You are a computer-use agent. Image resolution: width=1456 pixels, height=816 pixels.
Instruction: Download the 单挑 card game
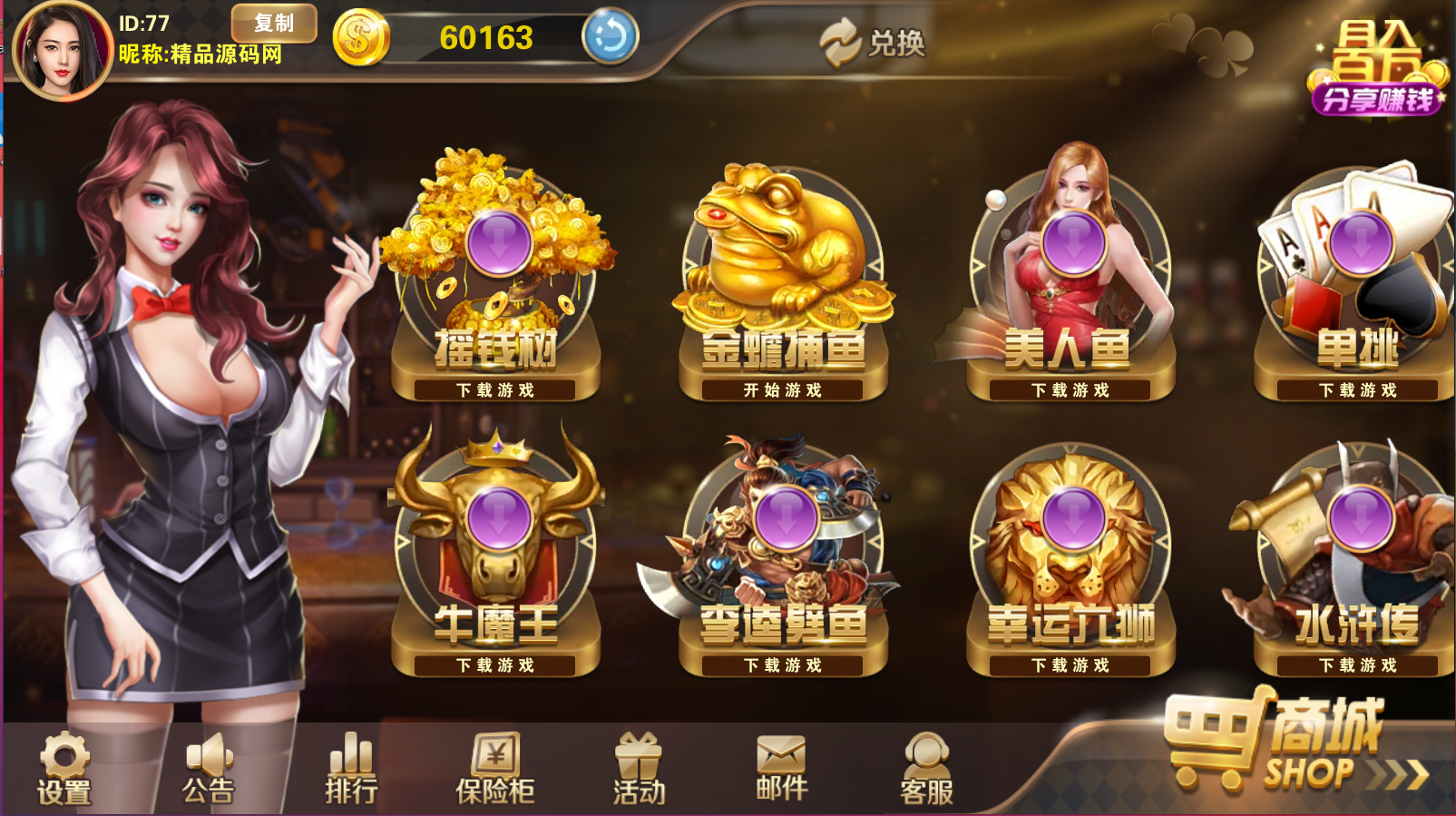[1358, 389]
